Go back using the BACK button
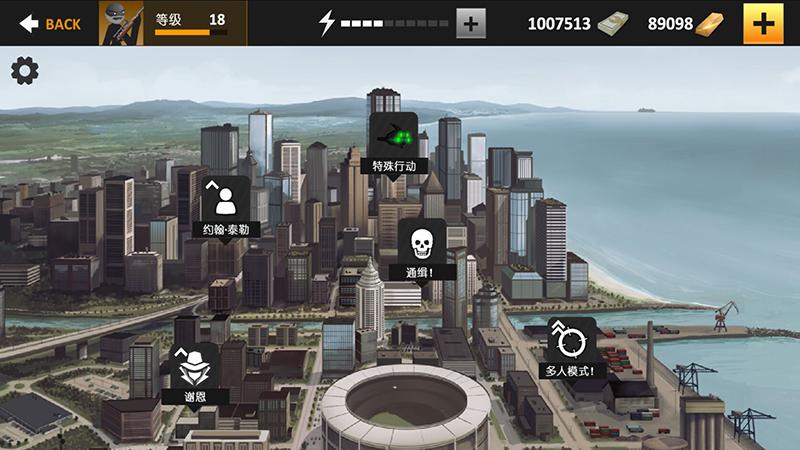Image resolution: width=800 pixels, height=450 pixels. 50,24
